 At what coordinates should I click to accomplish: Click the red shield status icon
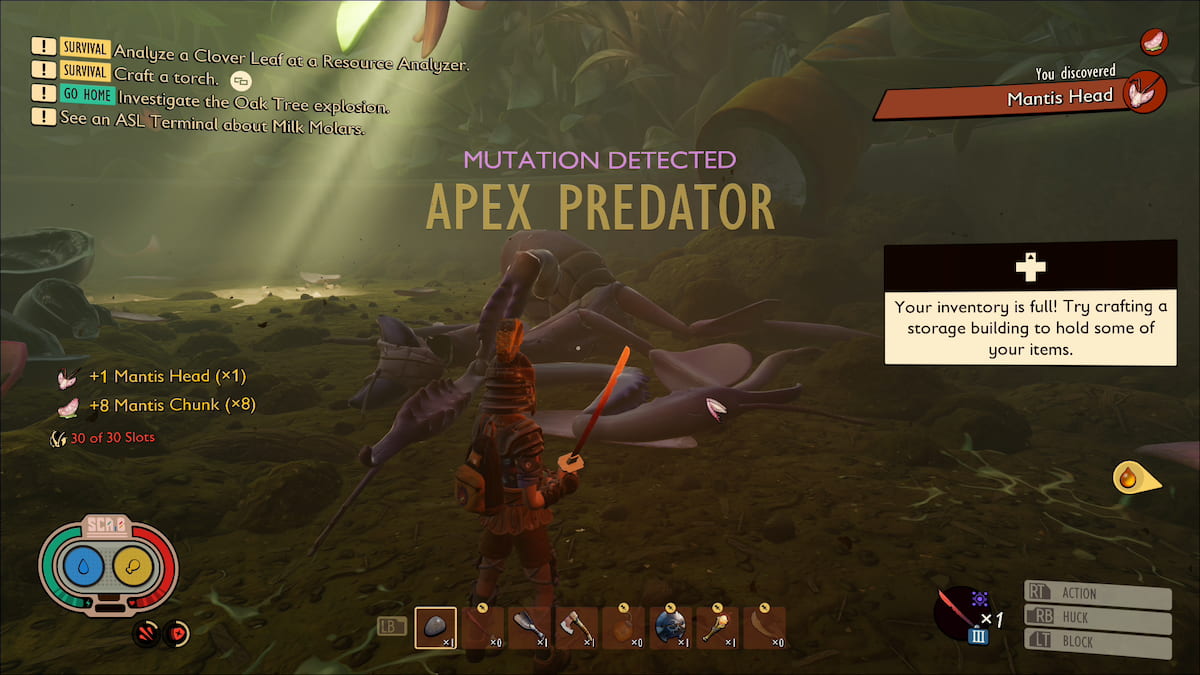176,633
